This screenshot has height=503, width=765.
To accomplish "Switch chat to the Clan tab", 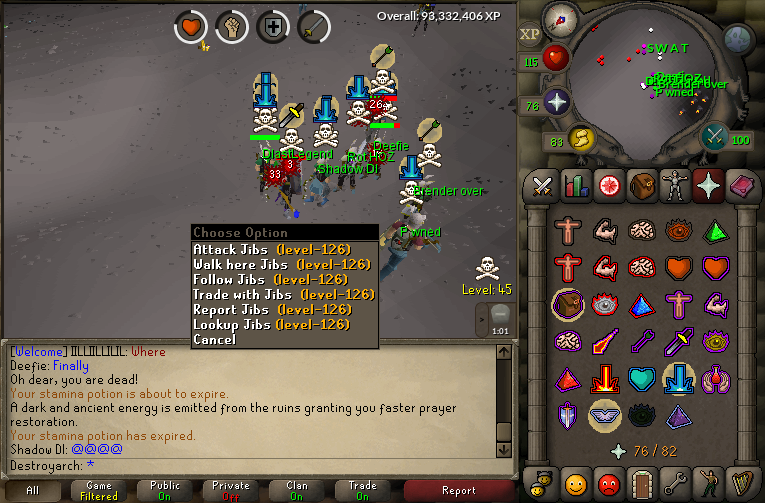I will tap(297, 490).
